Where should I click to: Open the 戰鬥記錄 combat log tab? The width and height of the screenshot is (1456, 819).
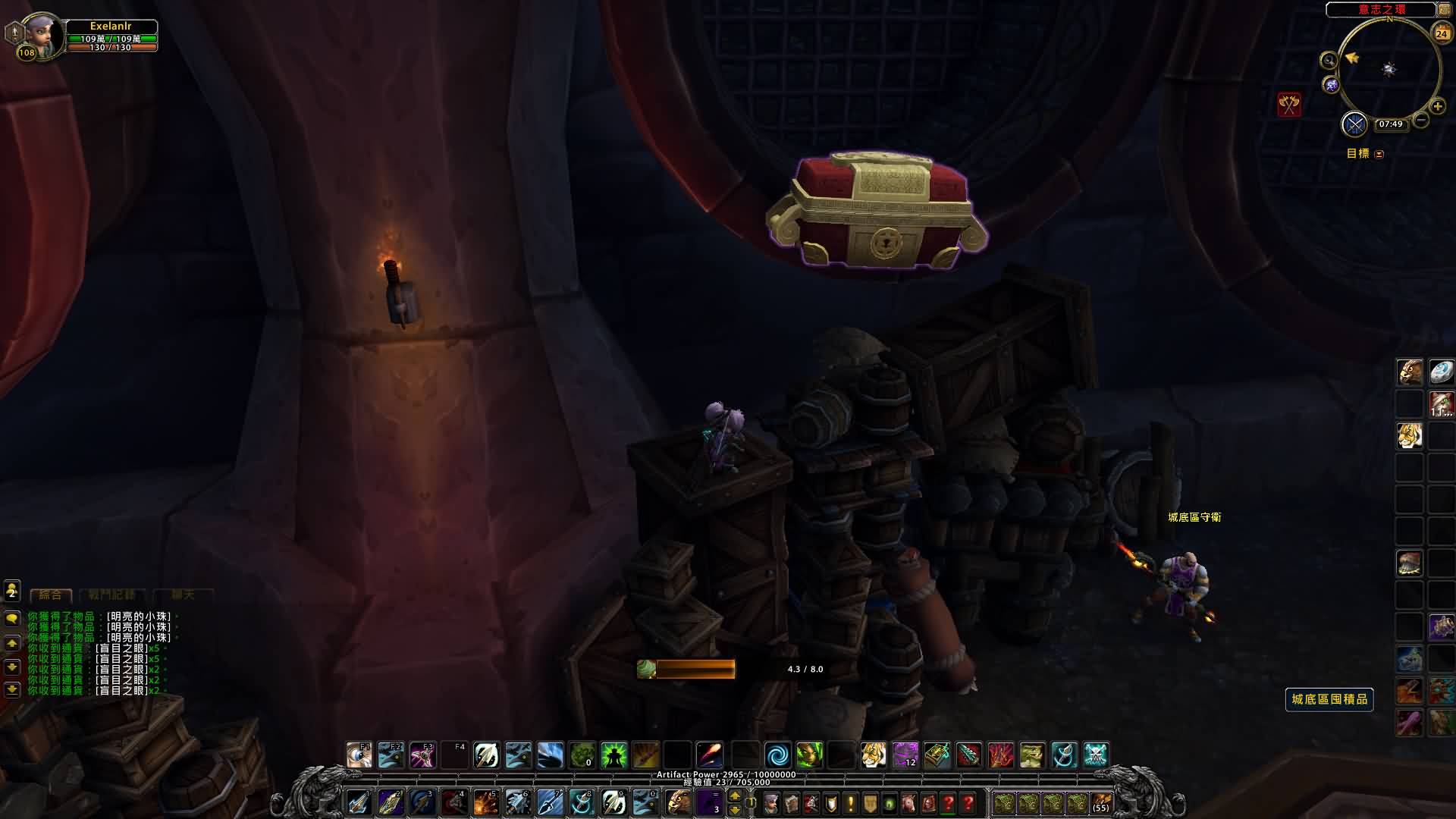click(x=111, y=595)
